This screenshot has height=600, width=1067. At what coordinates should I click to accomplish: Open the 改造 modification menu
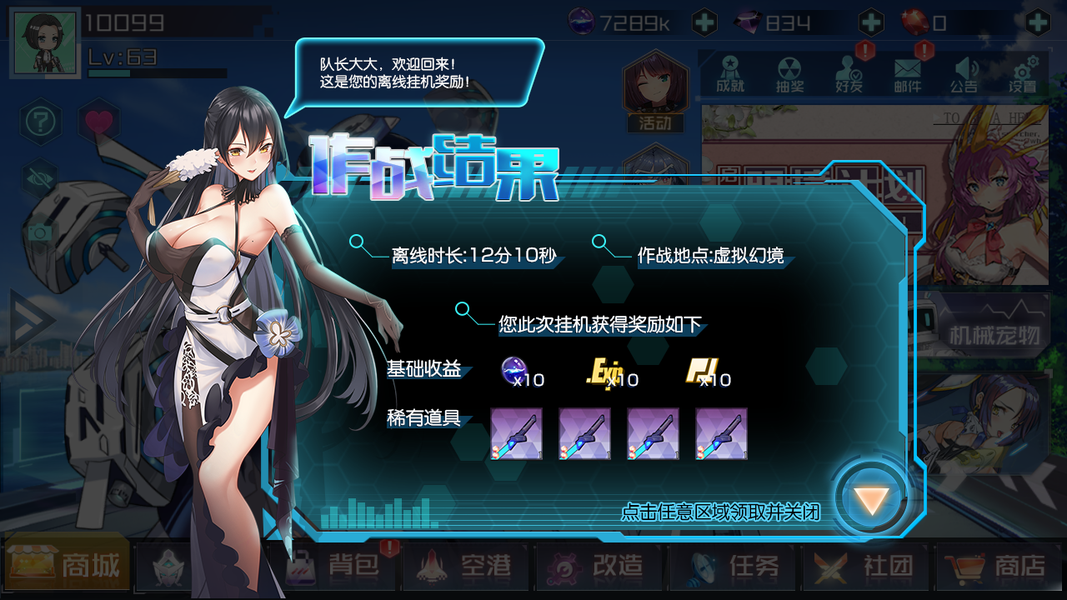[x=601, y=567]
